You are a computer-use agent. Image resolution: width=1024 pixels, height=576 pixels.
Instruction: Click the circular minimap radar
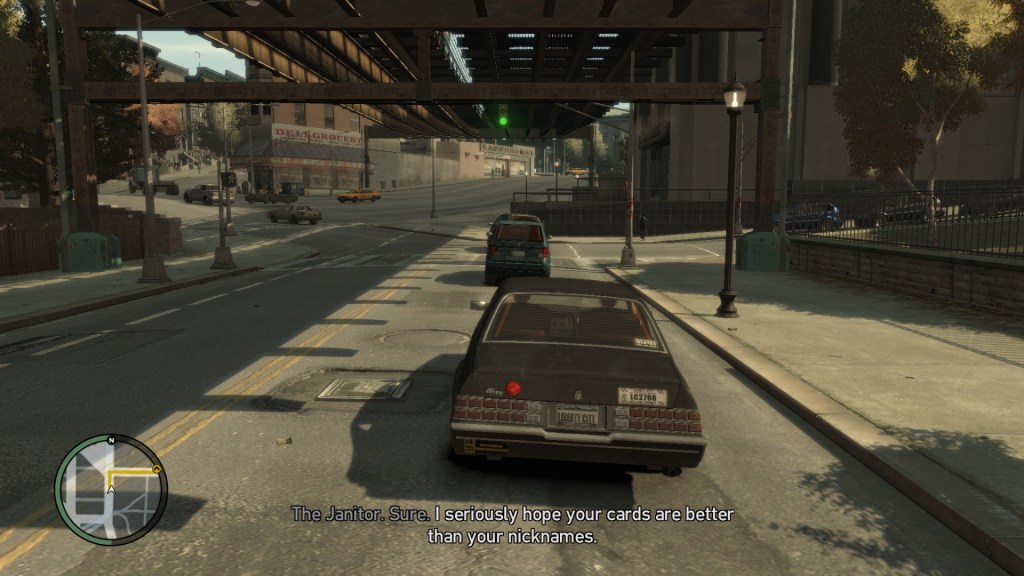click(110, 490)
